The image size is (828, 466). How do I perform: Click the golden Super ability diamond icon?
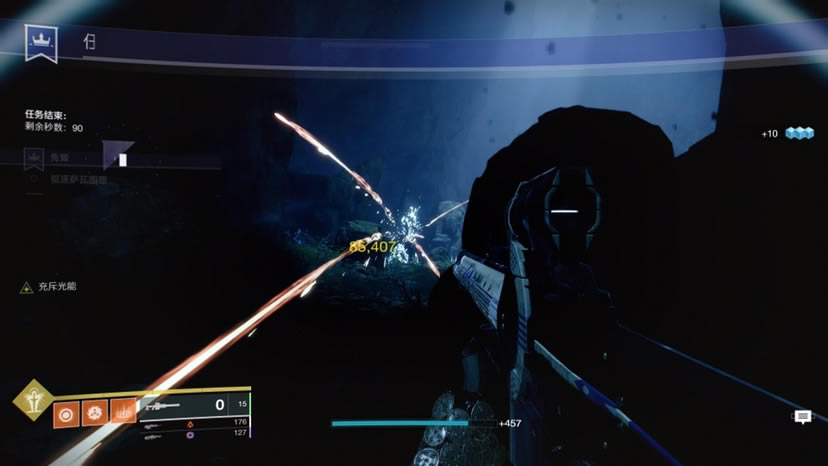[31, 399]
